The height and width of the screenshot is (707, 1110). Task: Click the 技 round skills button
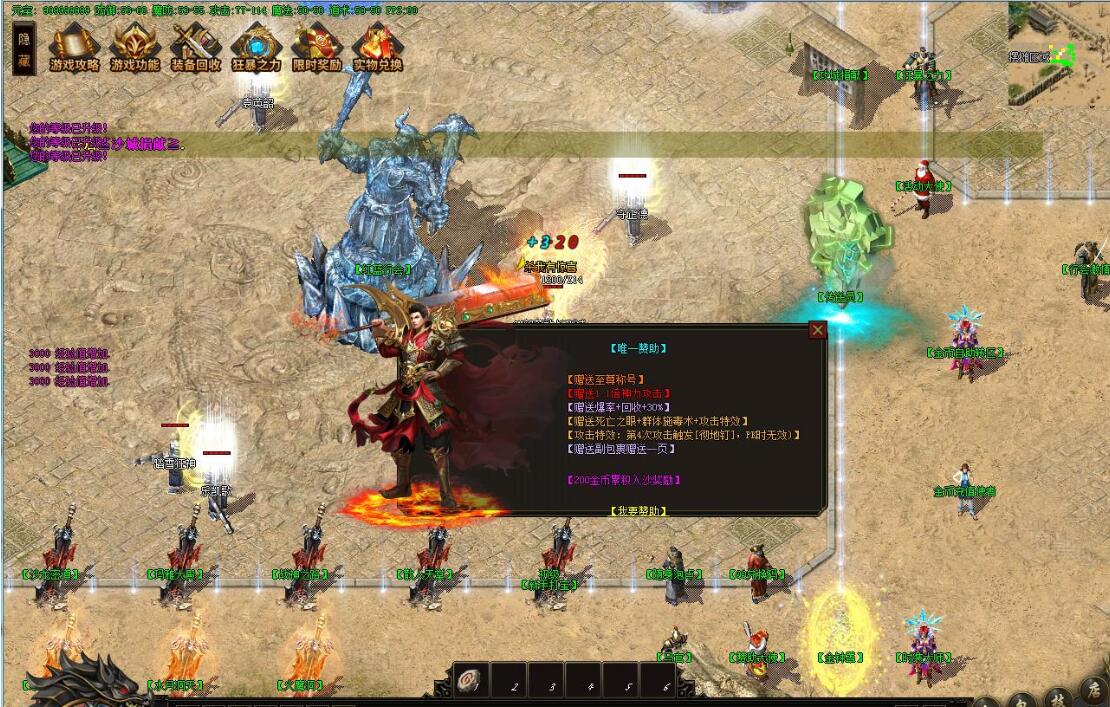click(x=1057, y=698)
